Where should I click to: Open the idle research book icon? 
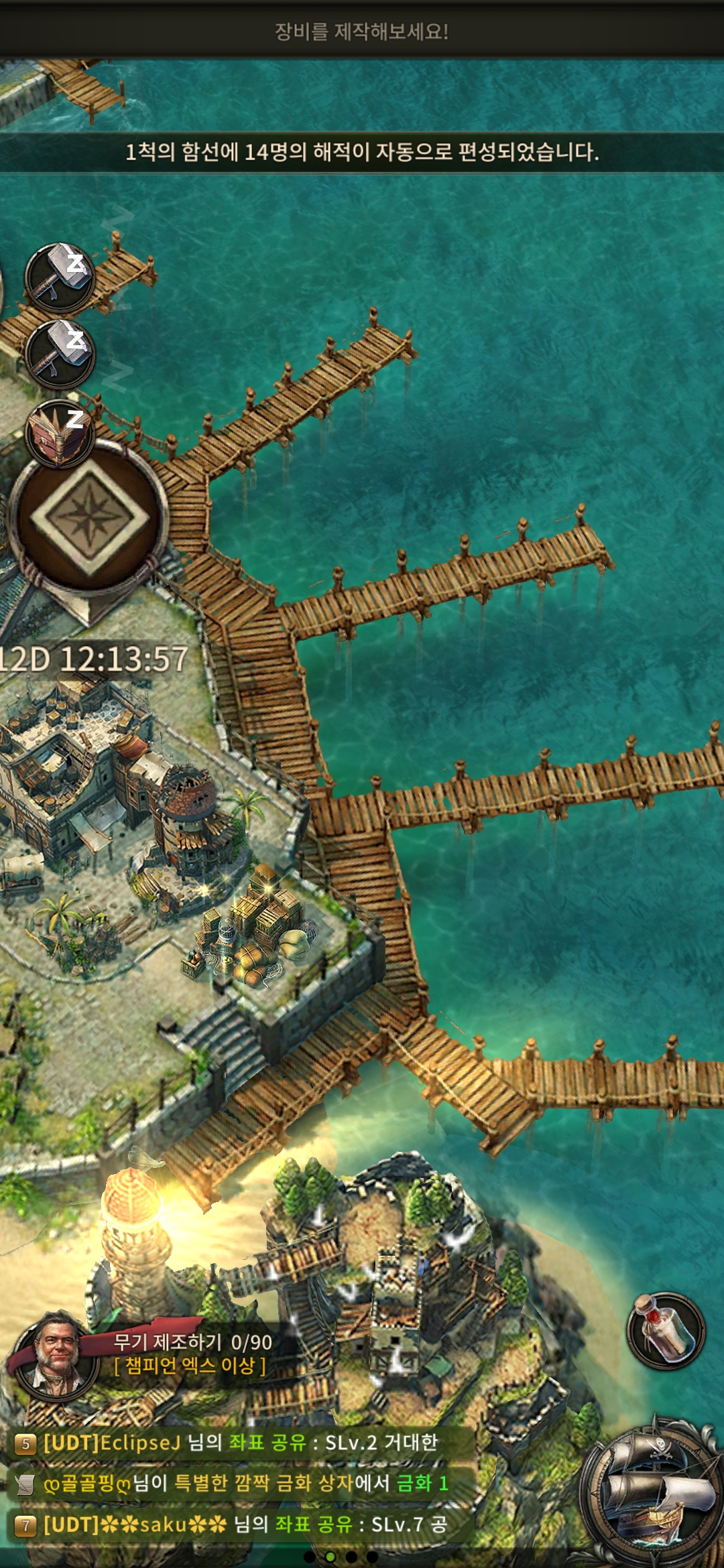[60, 432]
